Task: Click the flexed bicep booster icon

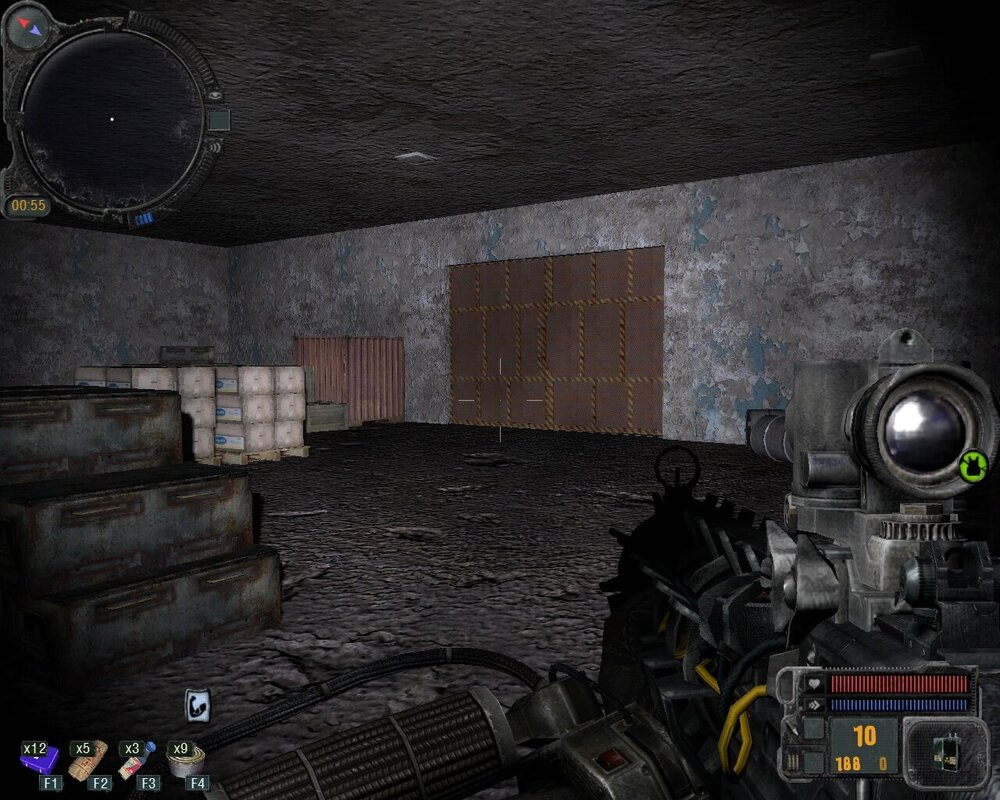Action: point(197,706)
